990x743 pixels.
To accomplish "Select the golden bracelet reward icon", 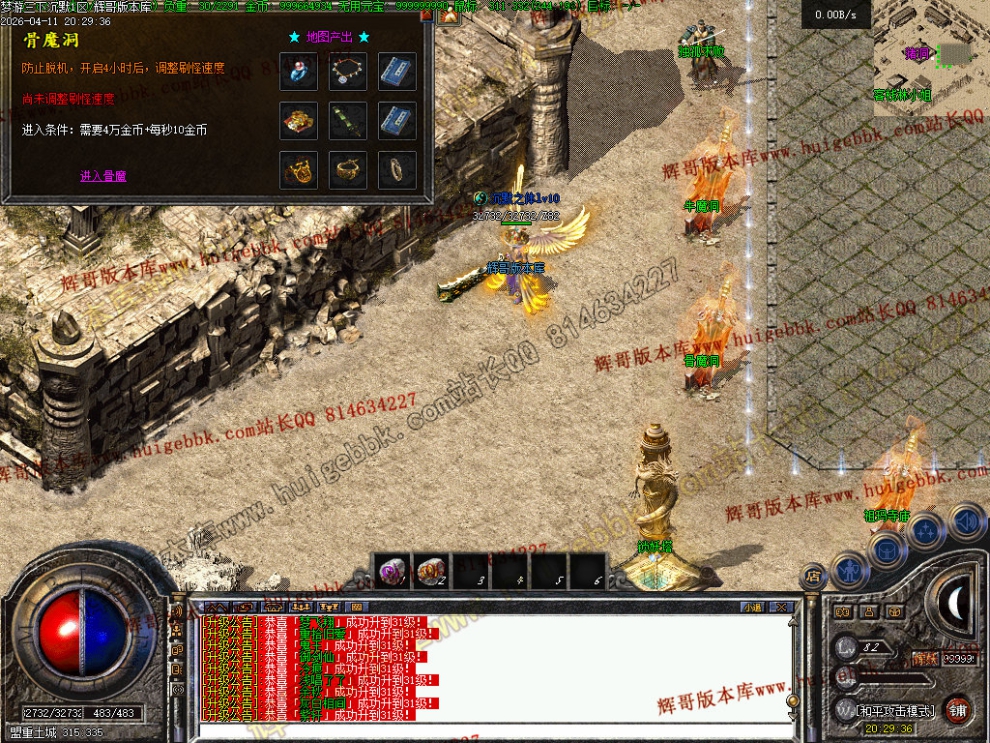I will click(348, 170).
